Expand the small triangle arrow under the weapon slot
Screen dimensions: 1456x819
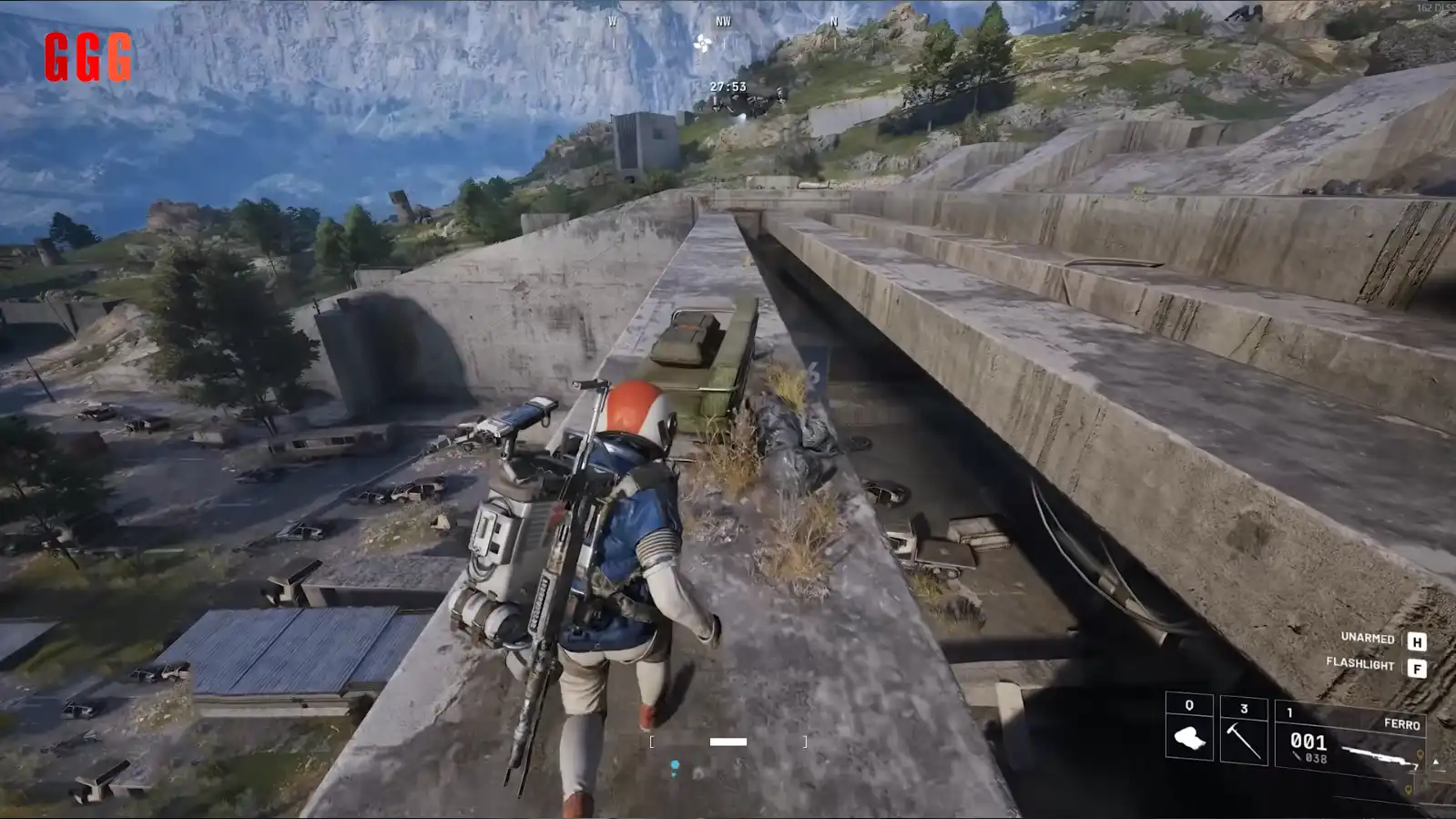[x=1436, y=763]
